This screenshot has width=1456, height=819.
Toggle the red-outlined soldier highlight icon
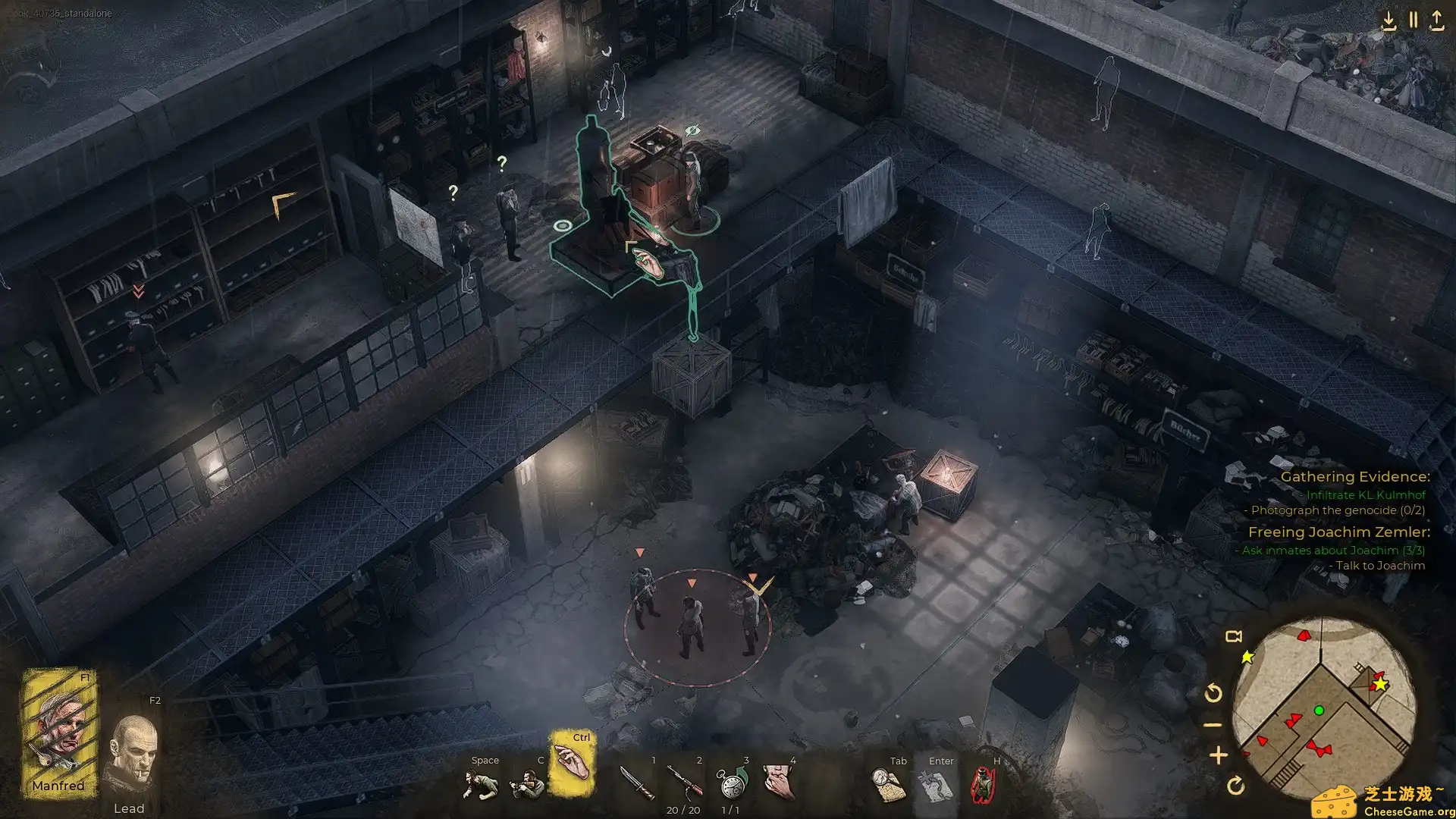pyautogui.click(x=983, y=785)
